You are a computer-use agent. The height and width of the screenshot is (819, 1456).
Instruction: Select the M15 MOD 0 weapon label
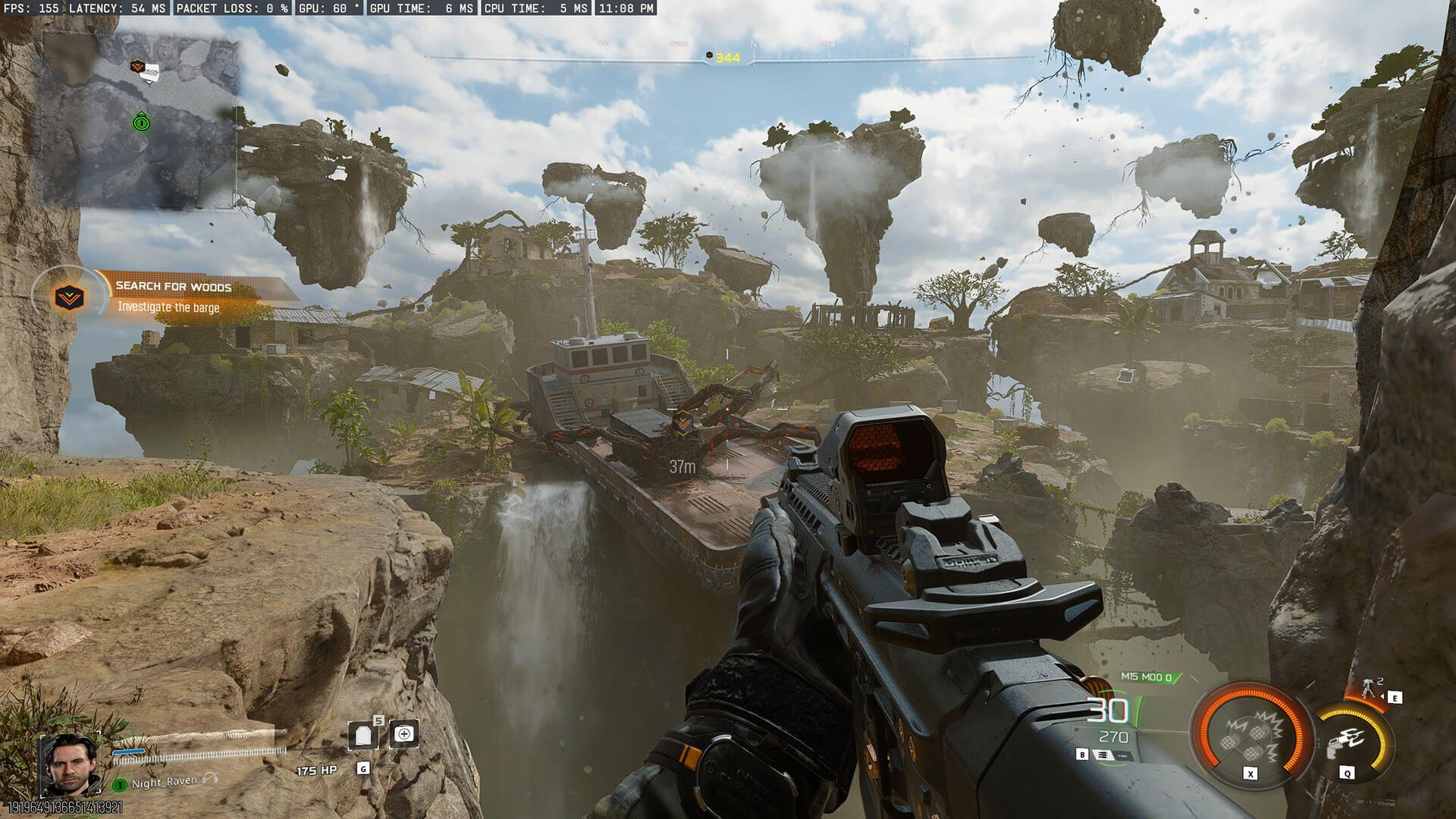pyautogui.click(x=1146, y=677)
